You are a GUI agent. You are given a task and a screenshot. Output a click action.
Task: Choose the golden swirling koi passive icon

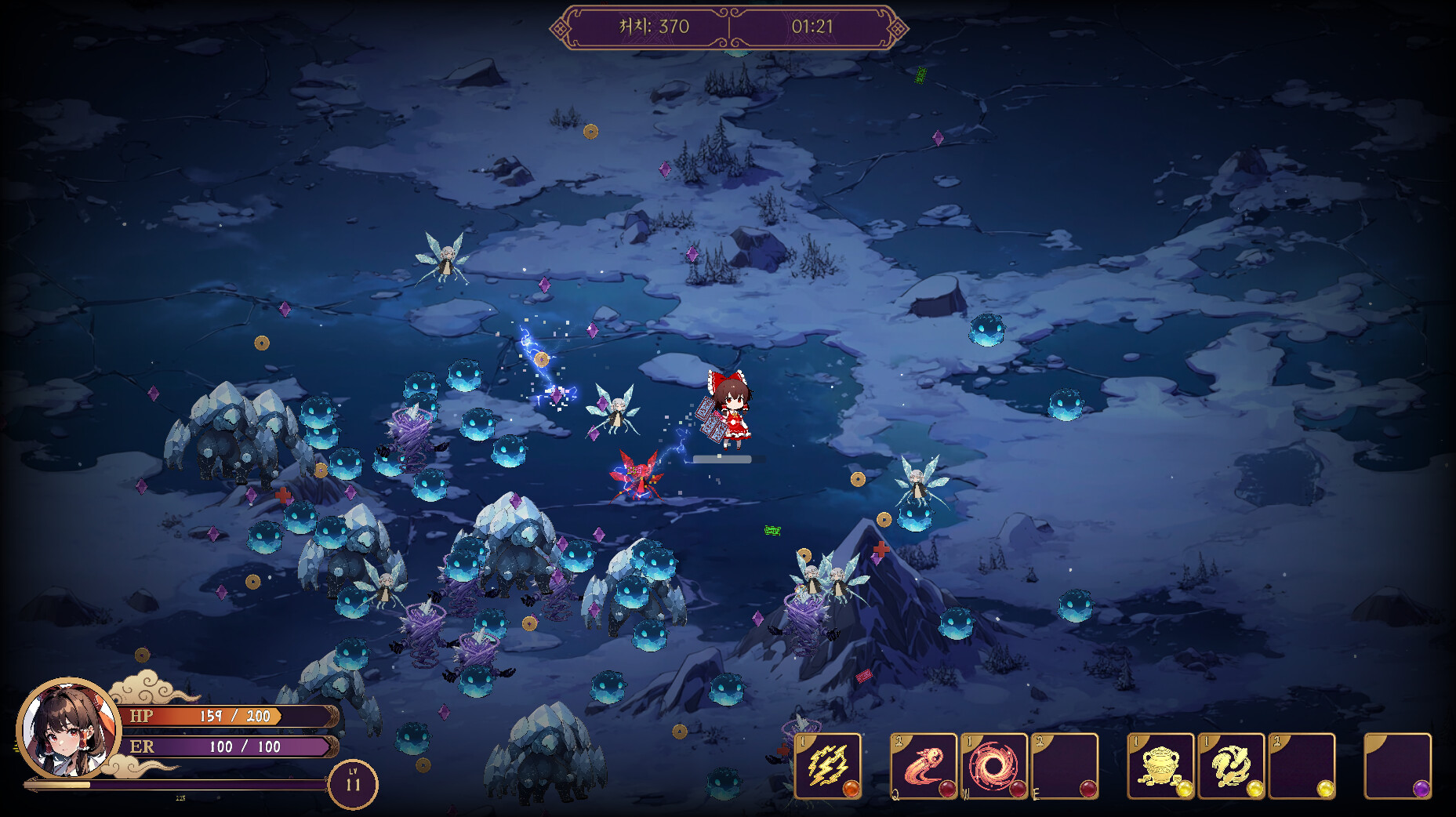tap(1231, 765)
